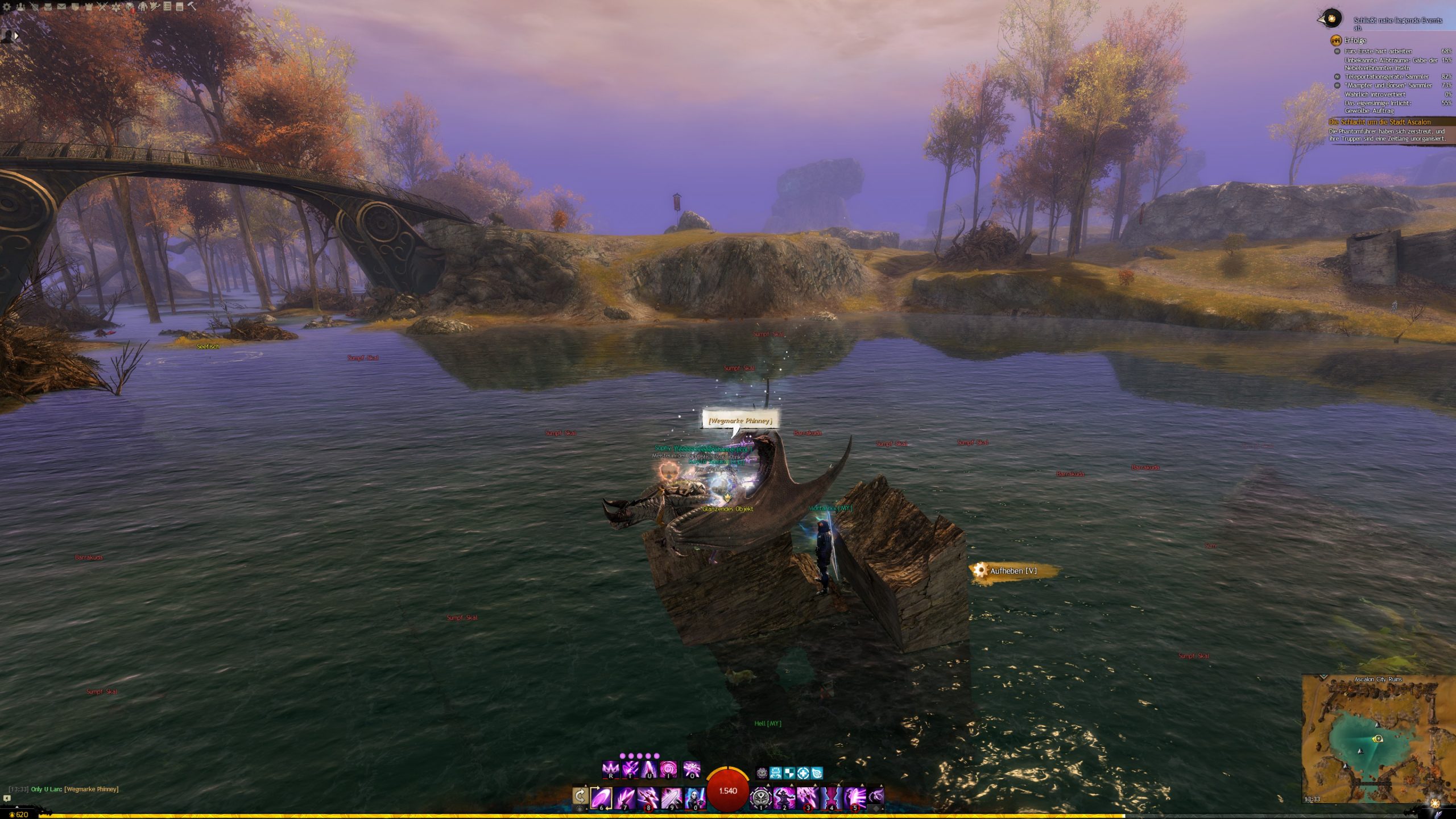Select the Erfolge achievements tracker header
Image resolution: width=1456 pixels, height=819 pixels.
point(1355,40)
